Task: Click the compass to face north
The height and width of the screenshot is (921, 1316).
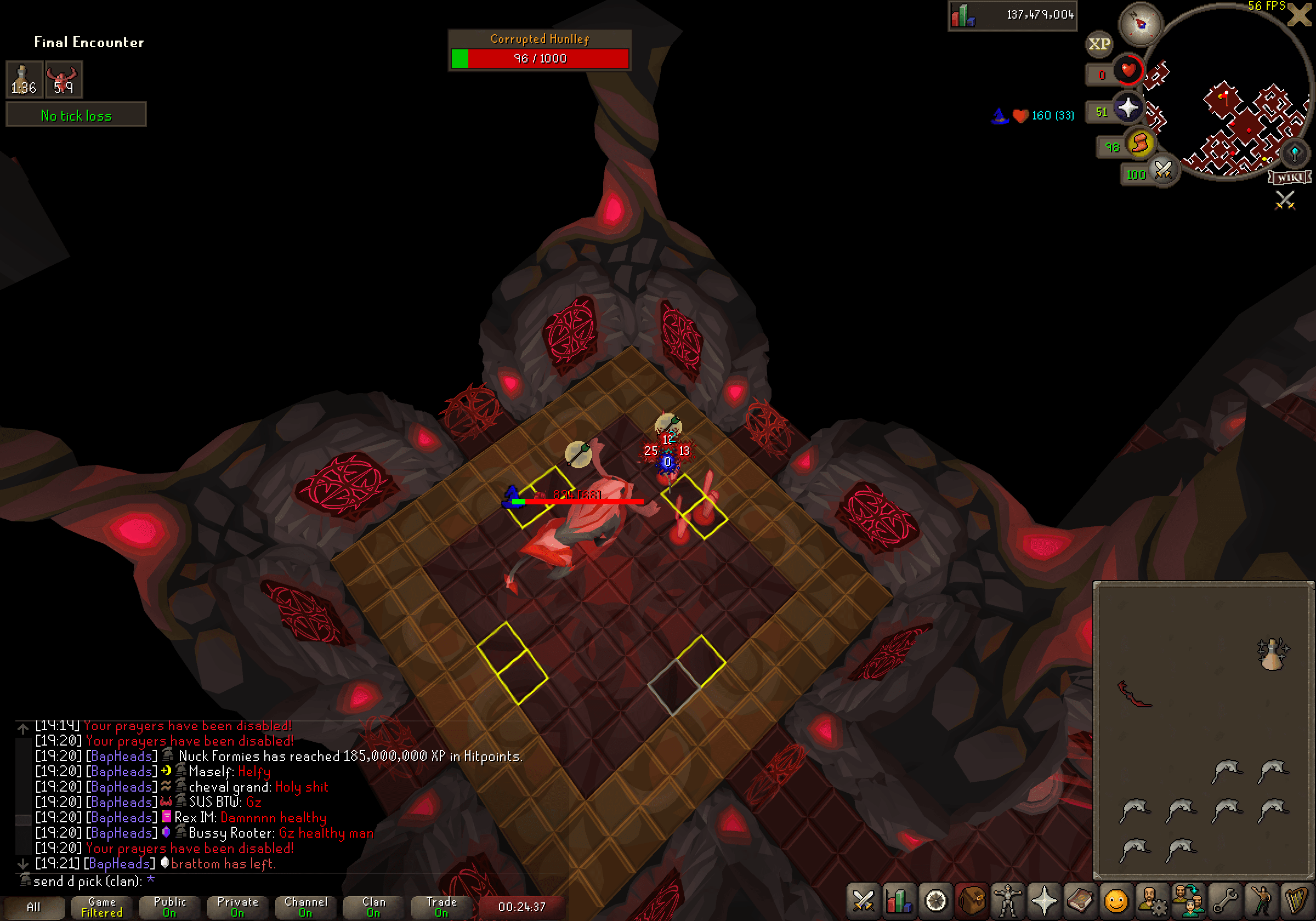Action: [1140, 24]
